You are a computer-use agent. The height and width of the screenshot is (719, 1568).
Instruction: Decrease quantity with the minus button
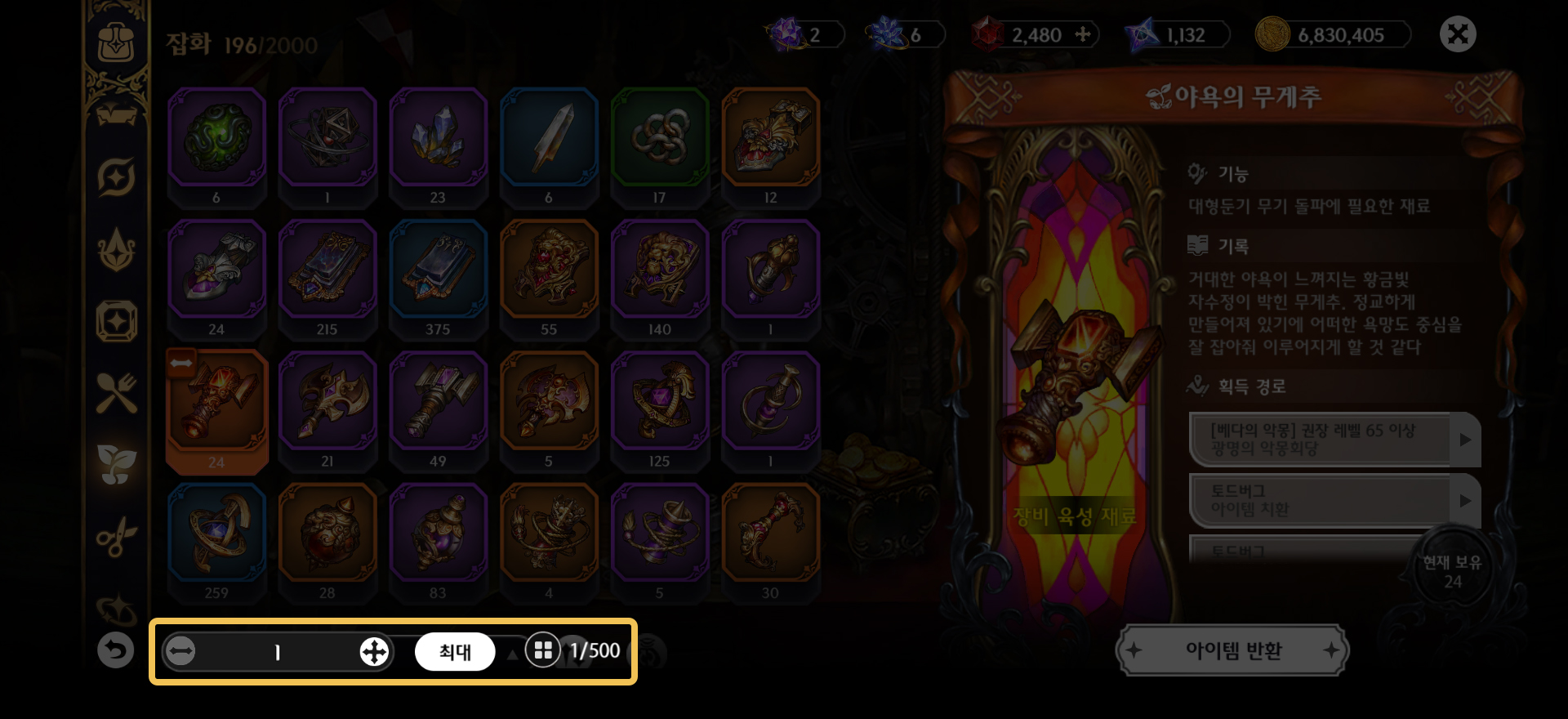(x=180, y=651)
